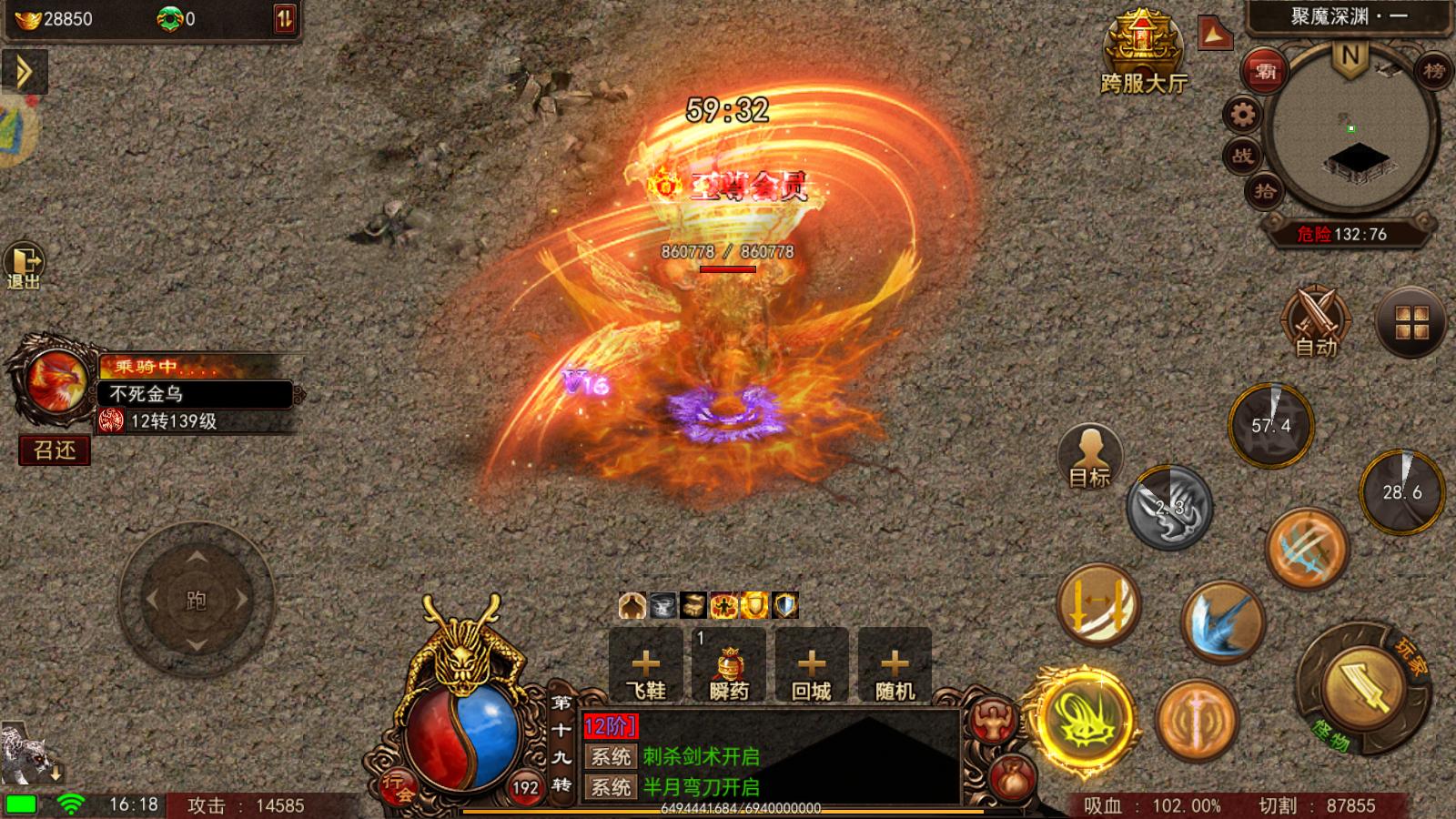Tap the 飞鞋 flying shoes icon

645,665
